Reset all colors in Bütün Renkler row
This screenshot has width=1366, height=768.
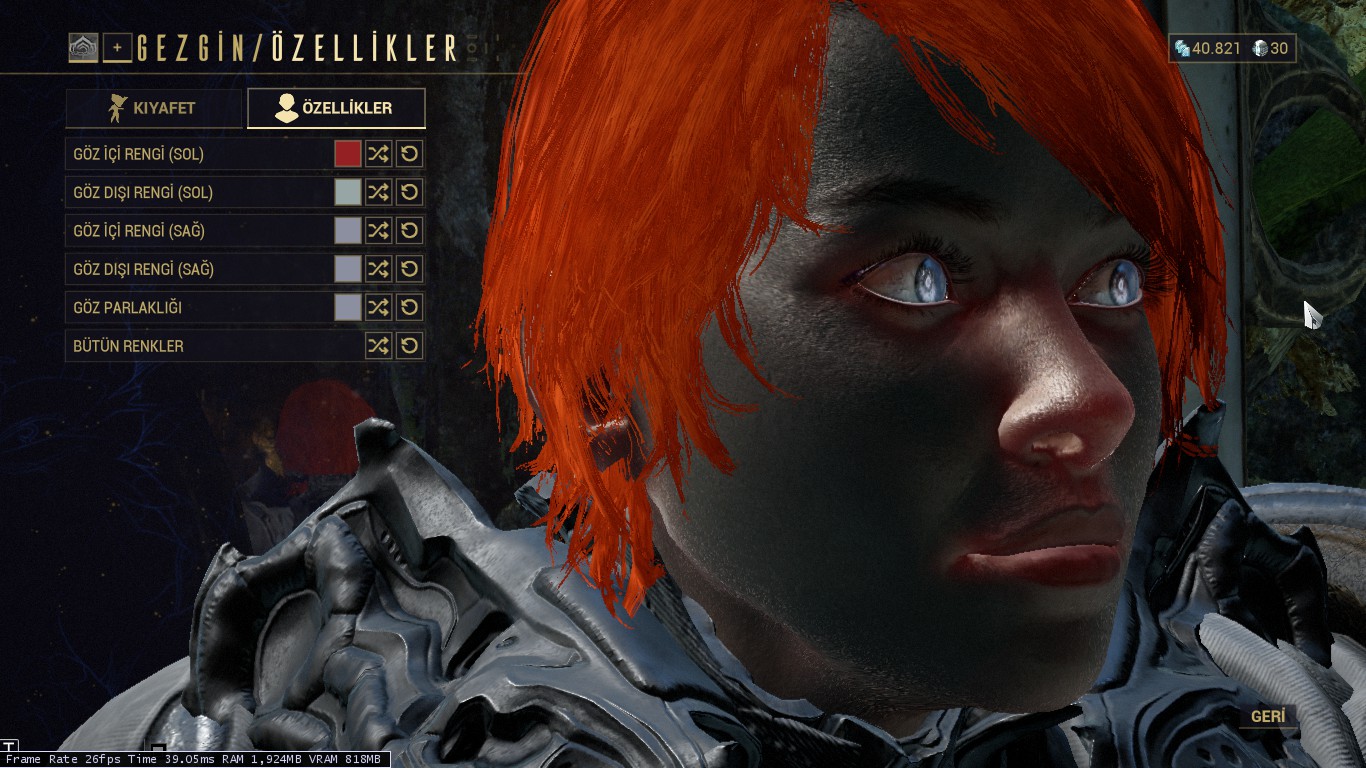point(409,346)
